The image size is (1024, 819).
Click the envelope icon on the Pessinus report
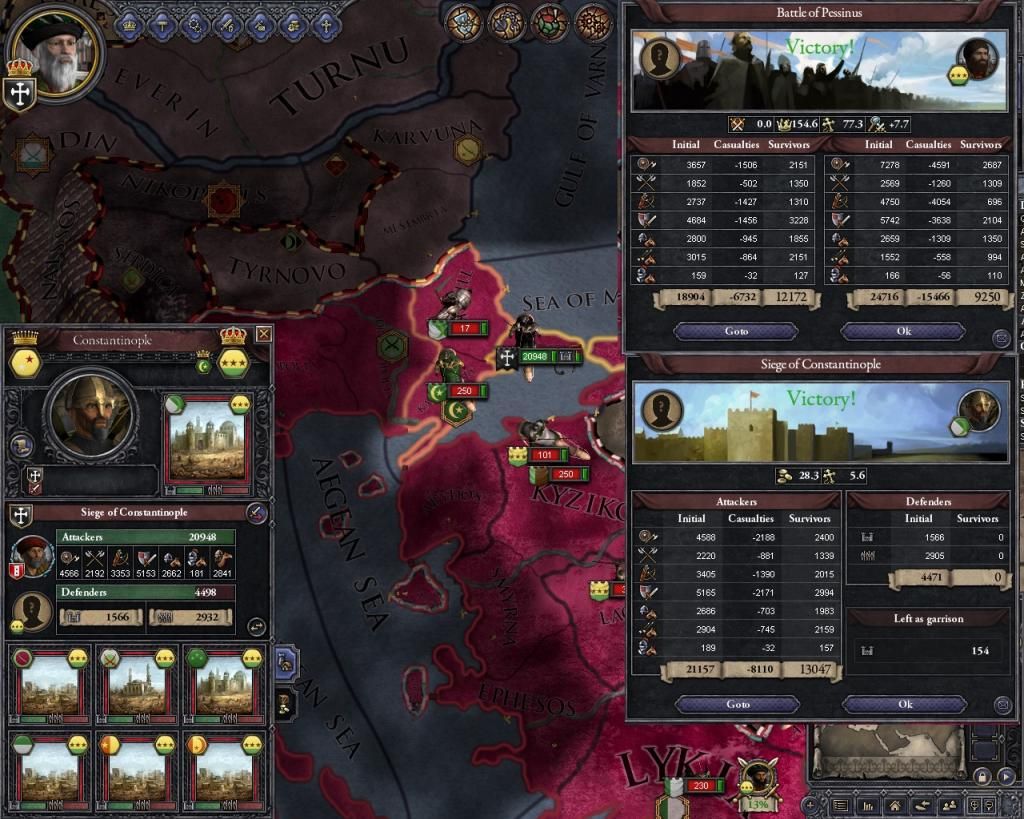click(1001, 339)
